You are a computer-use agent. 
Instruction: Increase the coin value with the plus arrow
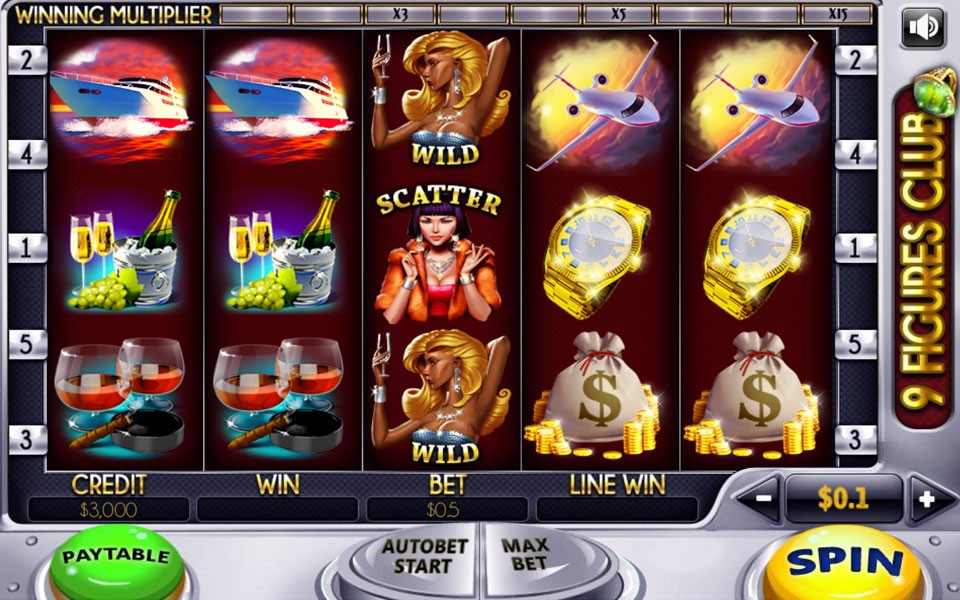click(925, 499)
